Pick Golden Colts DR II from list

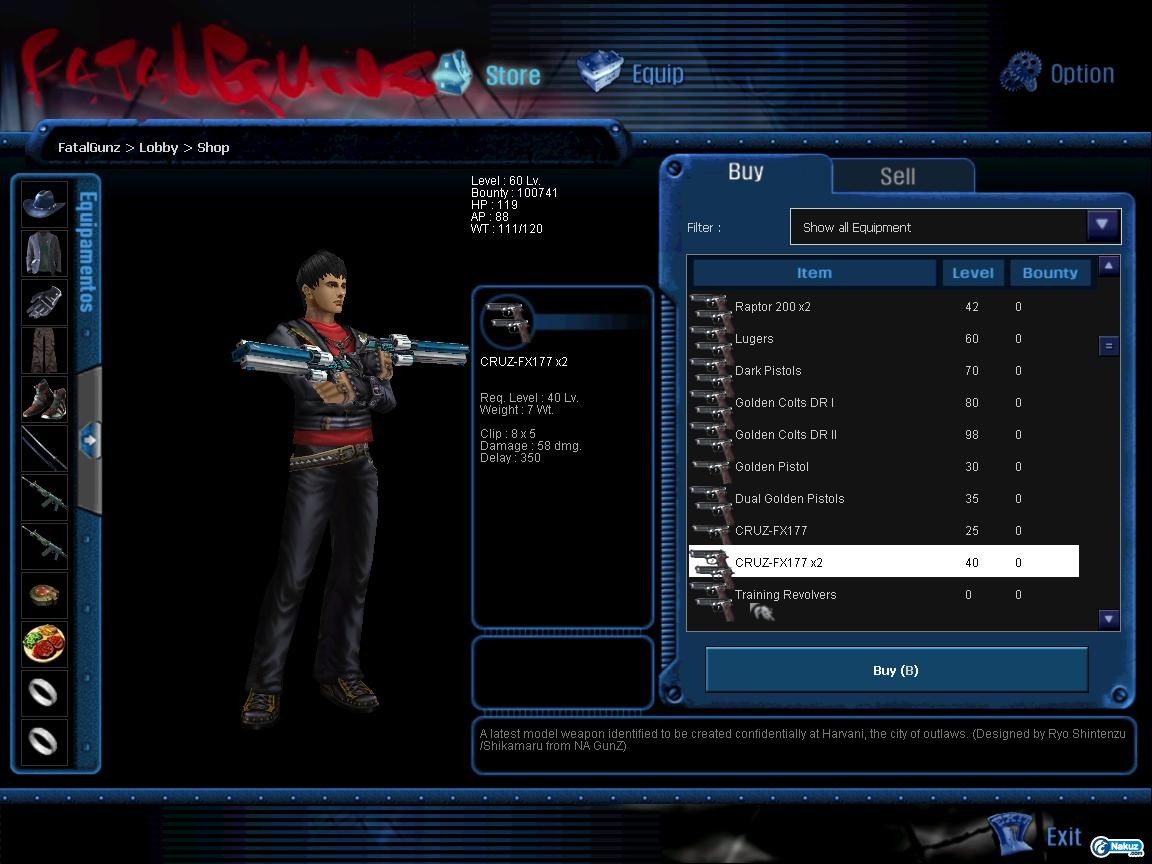pos(786,435)
